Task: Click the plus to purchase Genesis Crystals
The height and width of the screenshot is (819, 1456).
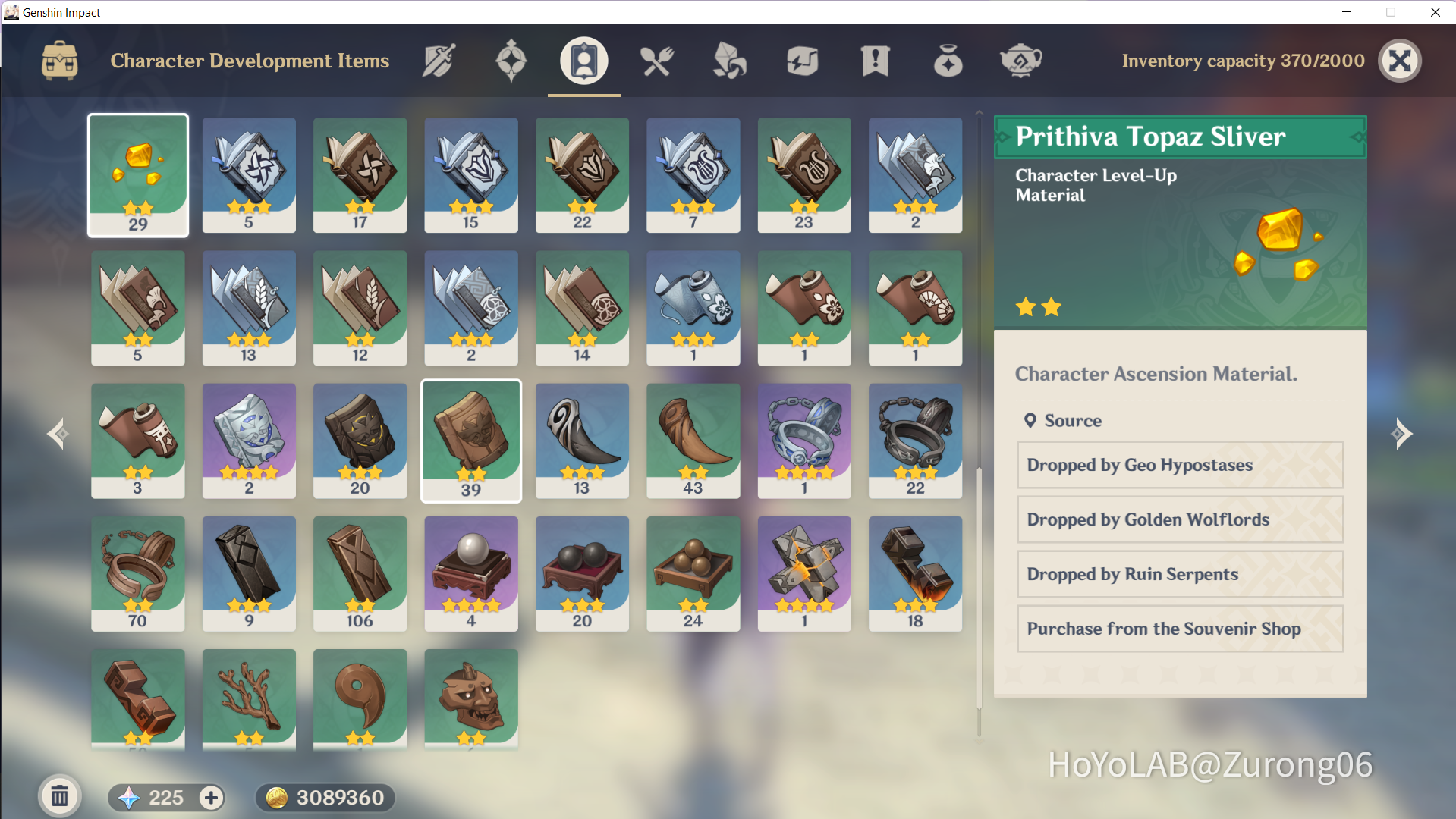Action: [210, 797]
